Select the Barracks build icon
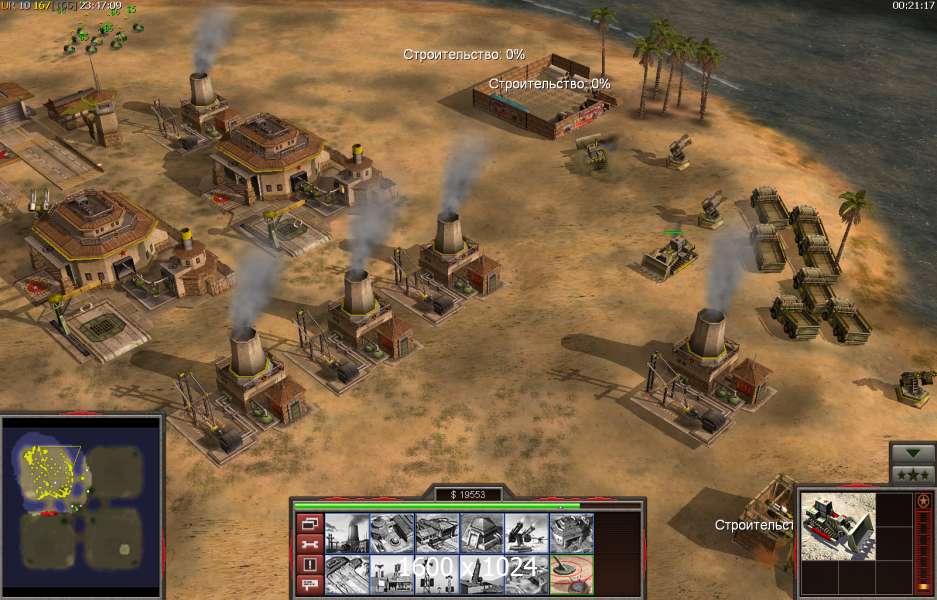 click(x=392, y=532)
